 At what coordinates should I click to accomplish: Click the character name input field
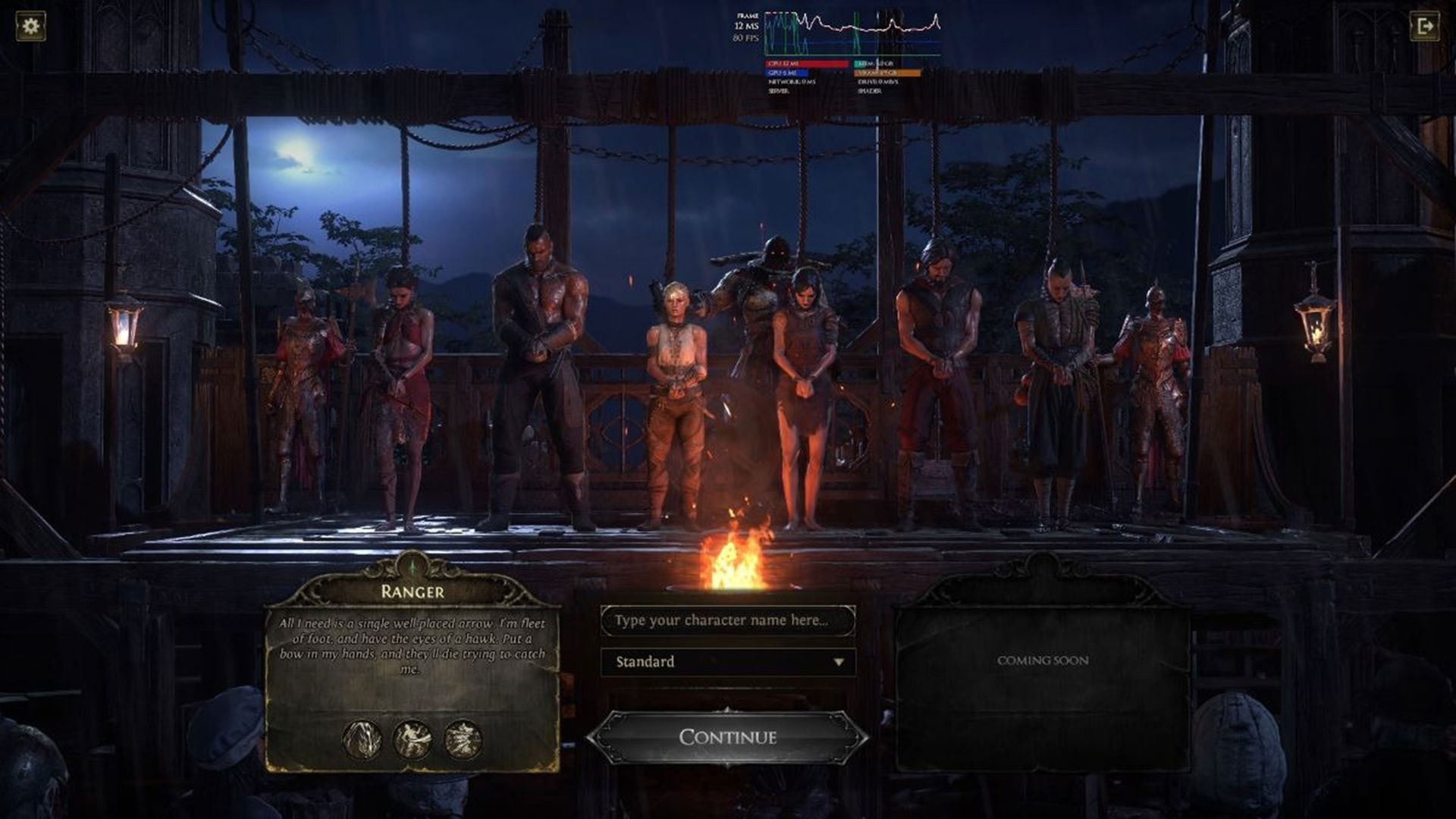tap(726, 620)
